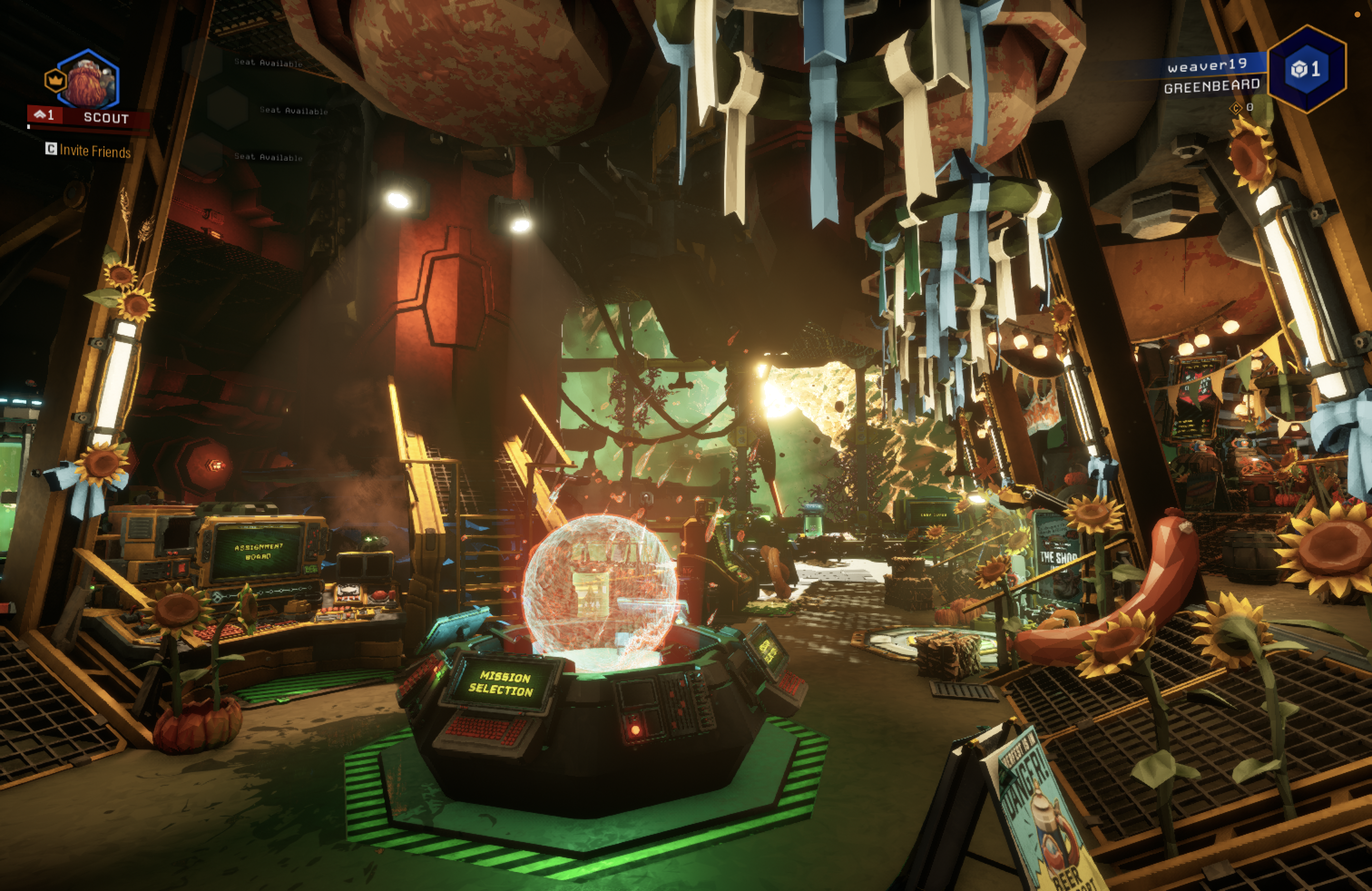The image size is (1372, 891).
Task: Select the blue hexagon player rank badge
Action: (x=1307, y=69)
